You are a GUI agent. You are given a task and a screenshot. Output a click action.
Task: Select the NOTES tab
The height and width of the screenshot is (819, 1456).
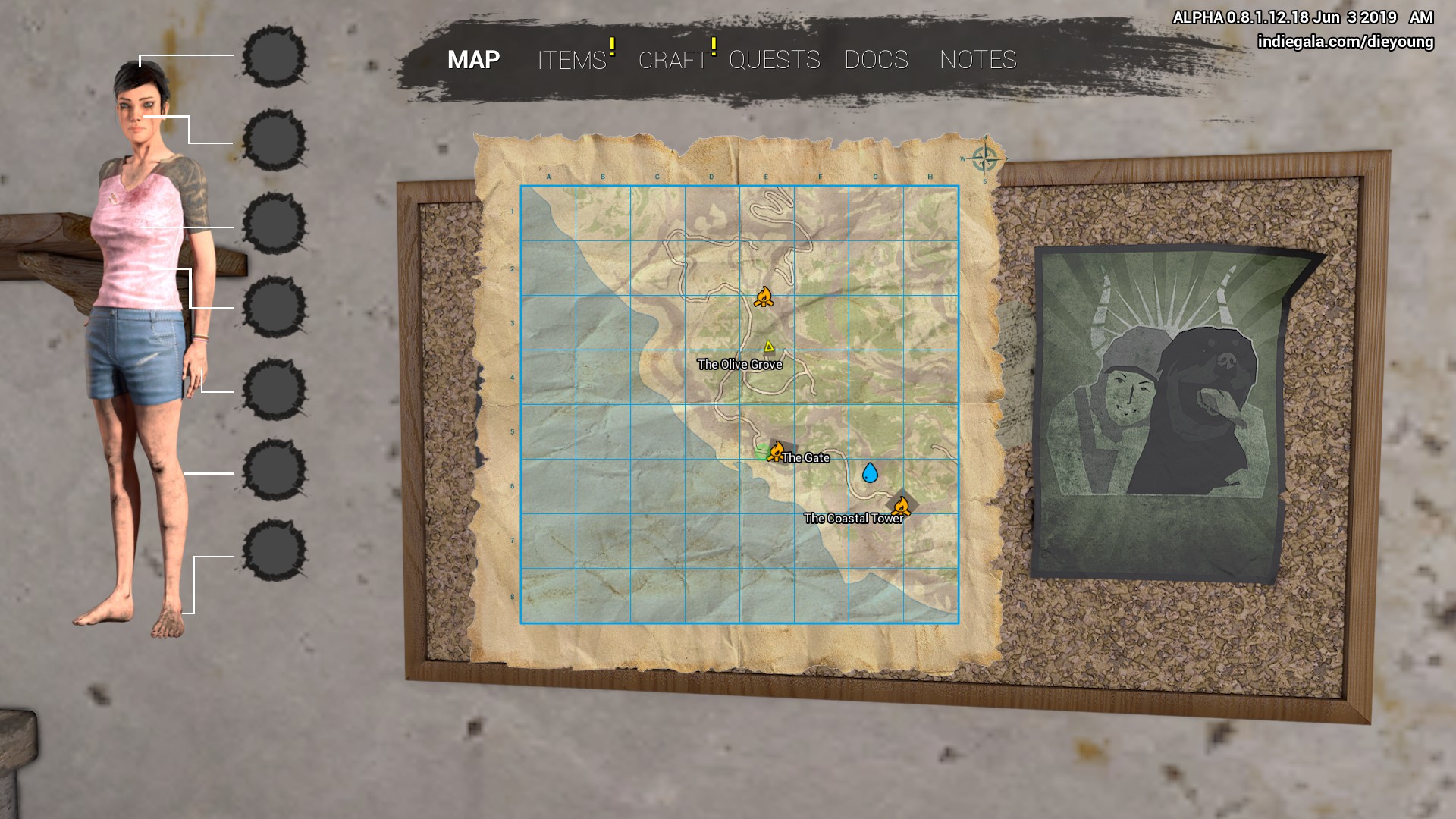pos(977,60)
